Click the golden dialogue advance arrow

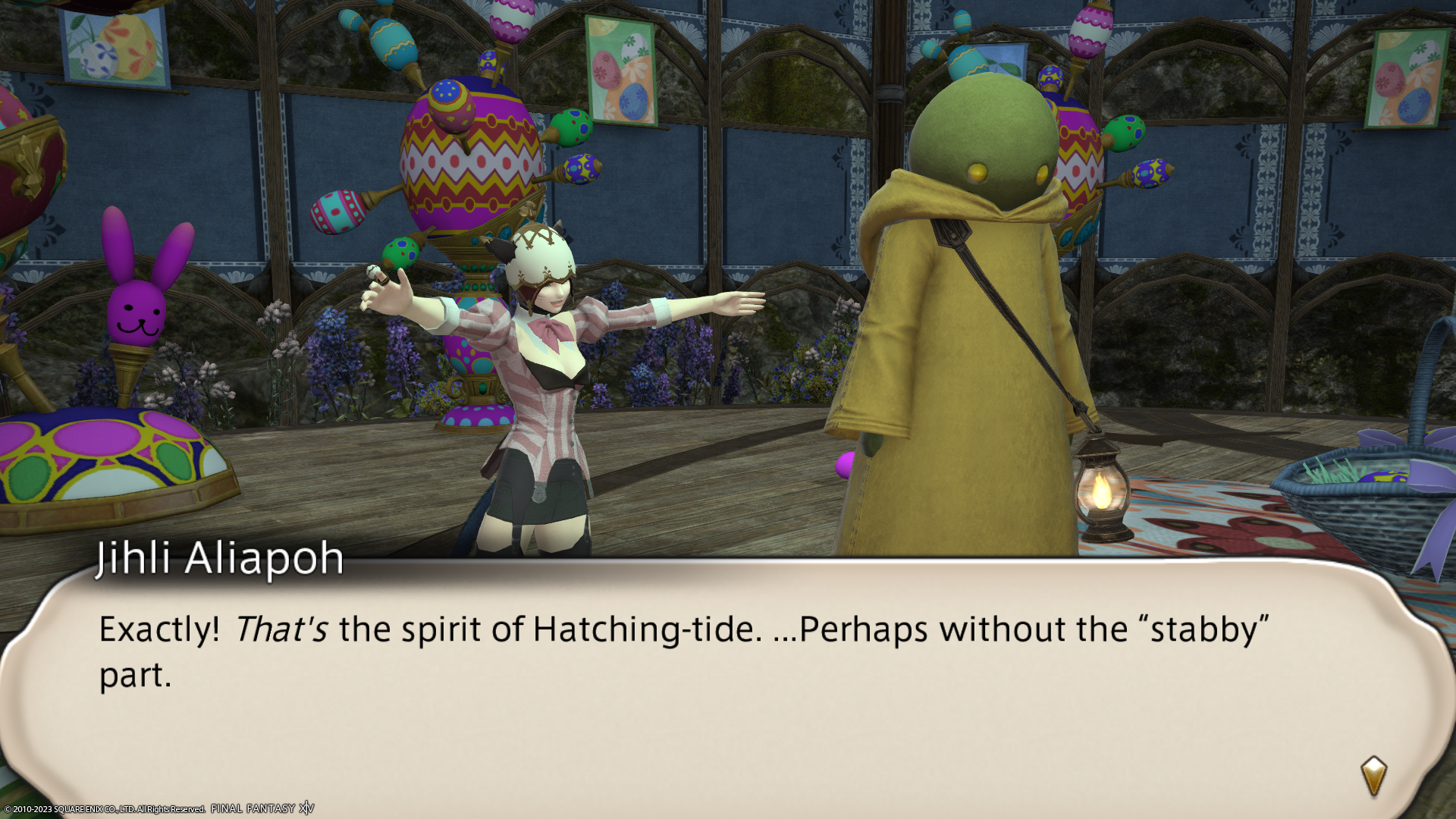[1373, 776]
